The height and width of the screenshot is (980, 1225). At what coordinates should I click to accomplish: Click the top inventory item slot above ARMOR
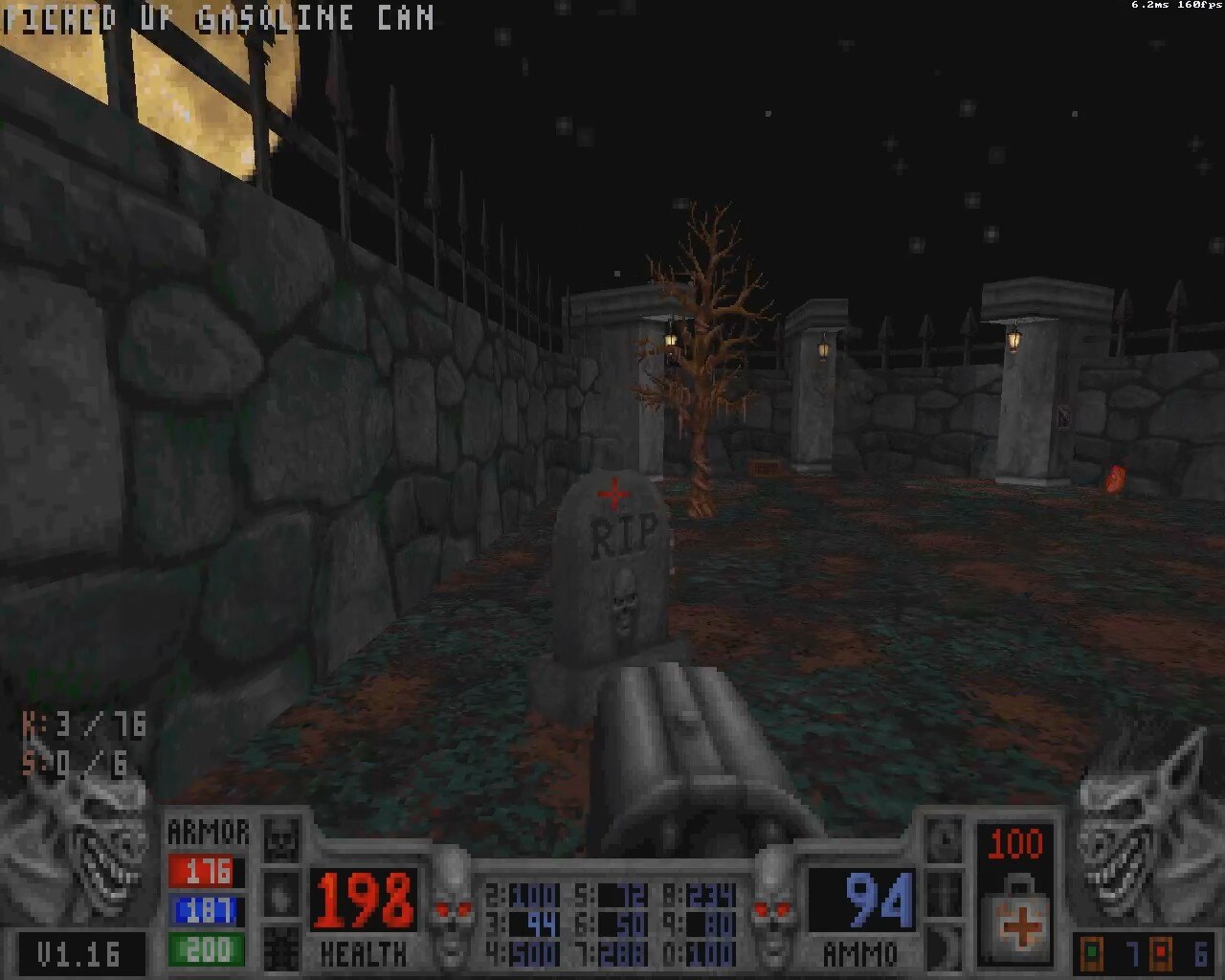click(281, 837)
